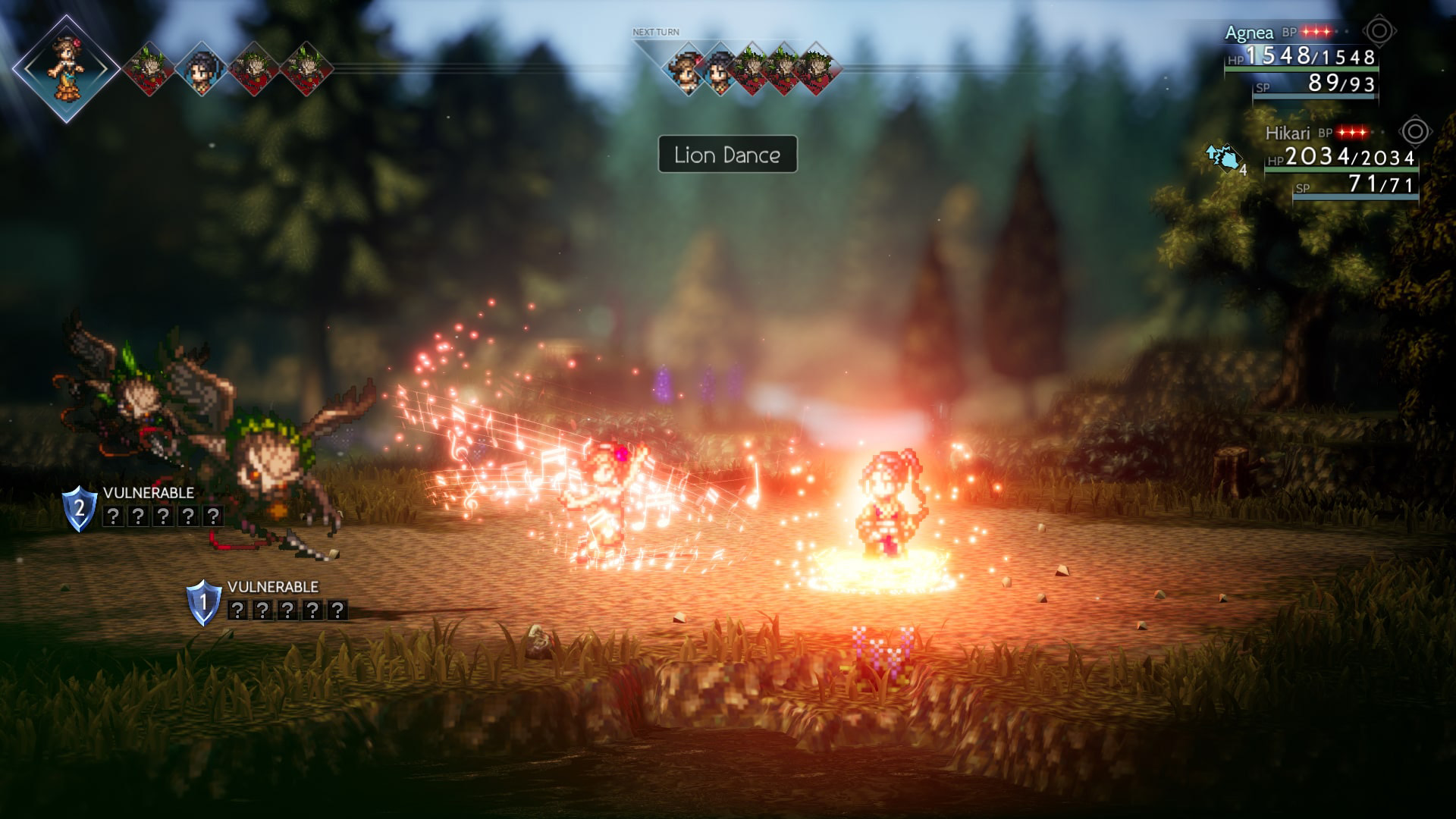This screenshot has height=819, width=1456.
Task: Inspect Hikari's blue buff status icon
Action: [x=1223, y=158]
